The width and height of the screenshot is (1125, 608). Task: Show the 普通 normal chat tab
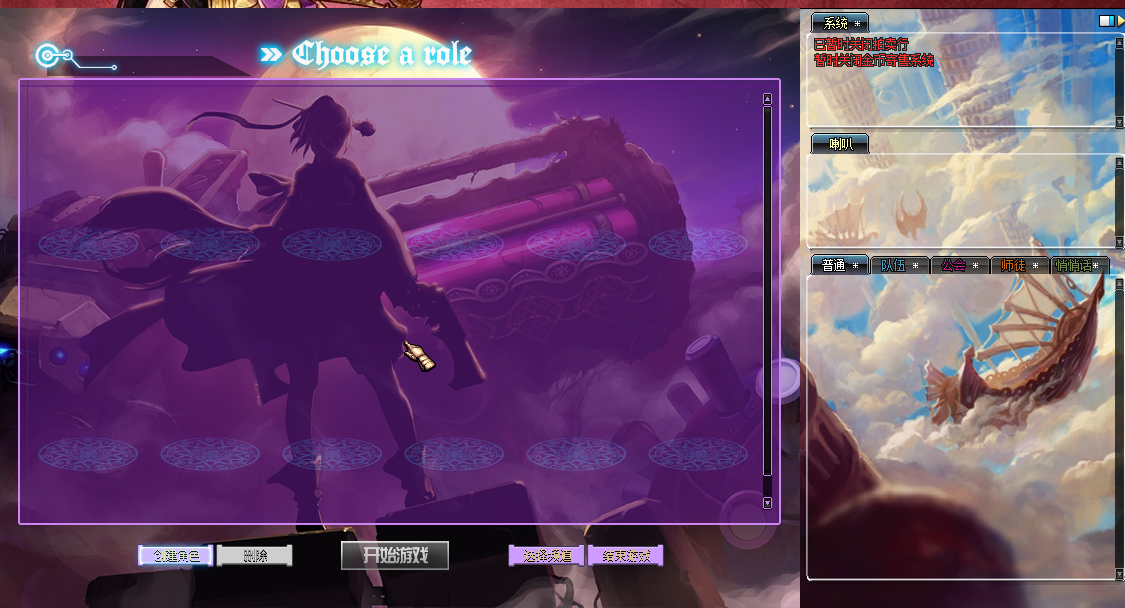point(840,265)
